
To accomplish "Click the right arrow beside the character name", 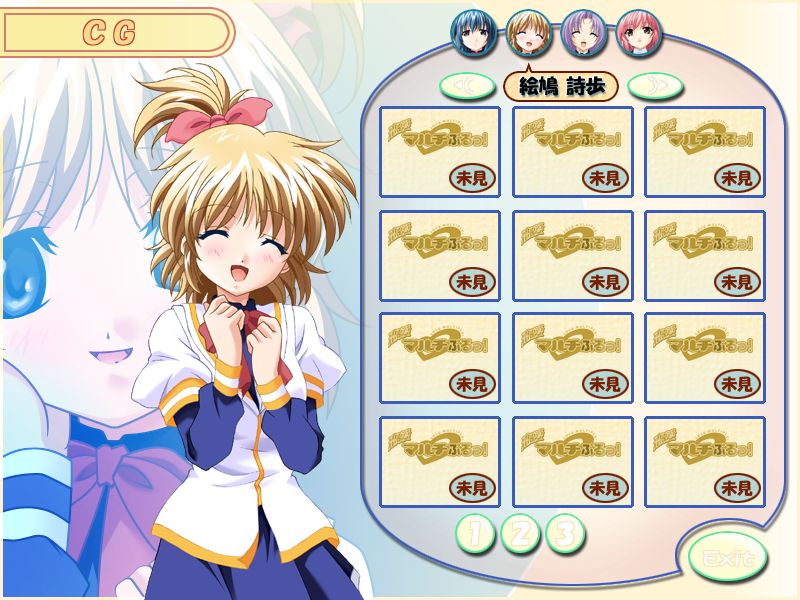I will click(655, 86).
